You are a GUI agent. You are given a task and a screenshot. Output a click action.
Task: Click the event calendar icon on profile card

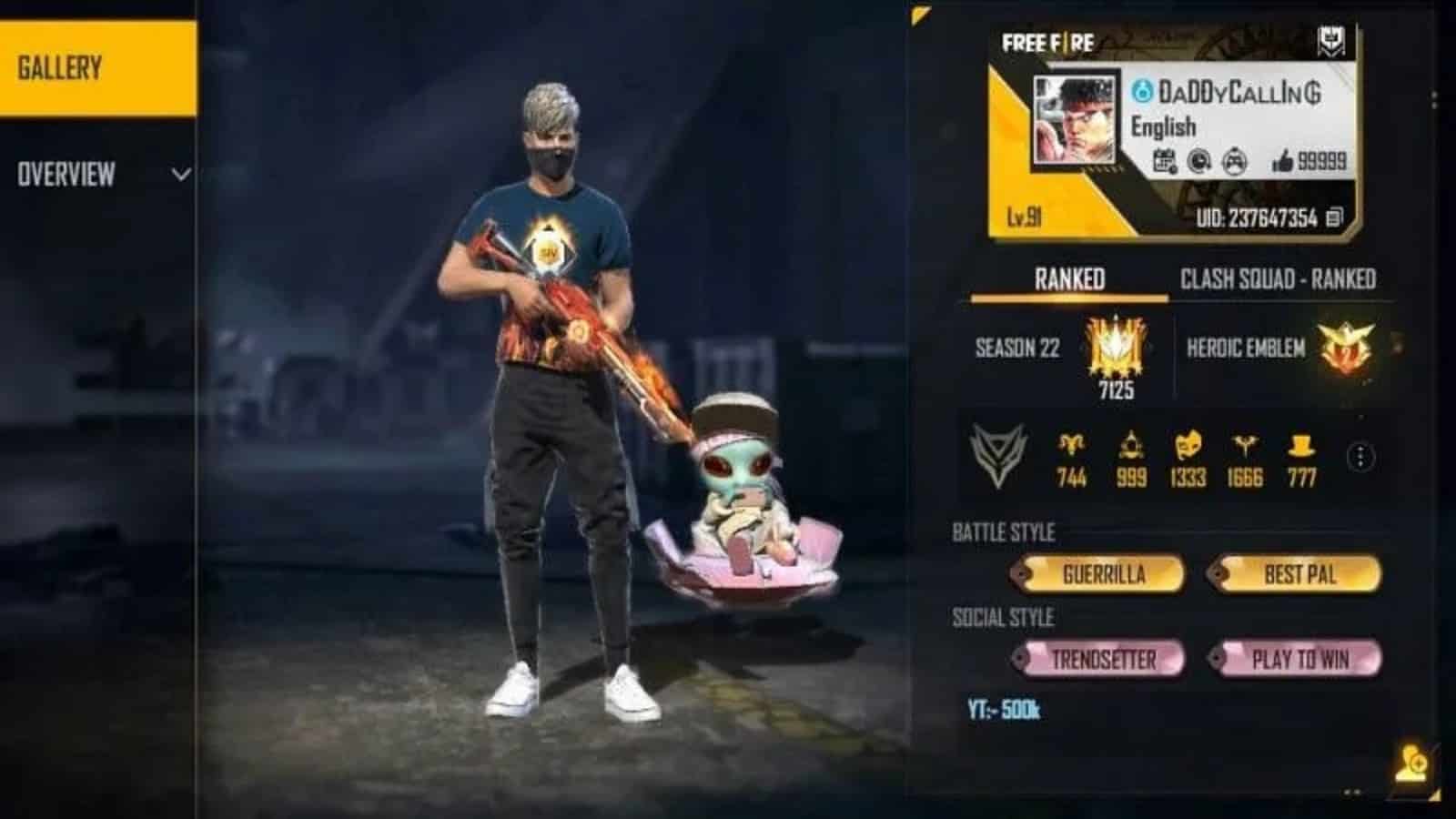[x=1165, y=161]
